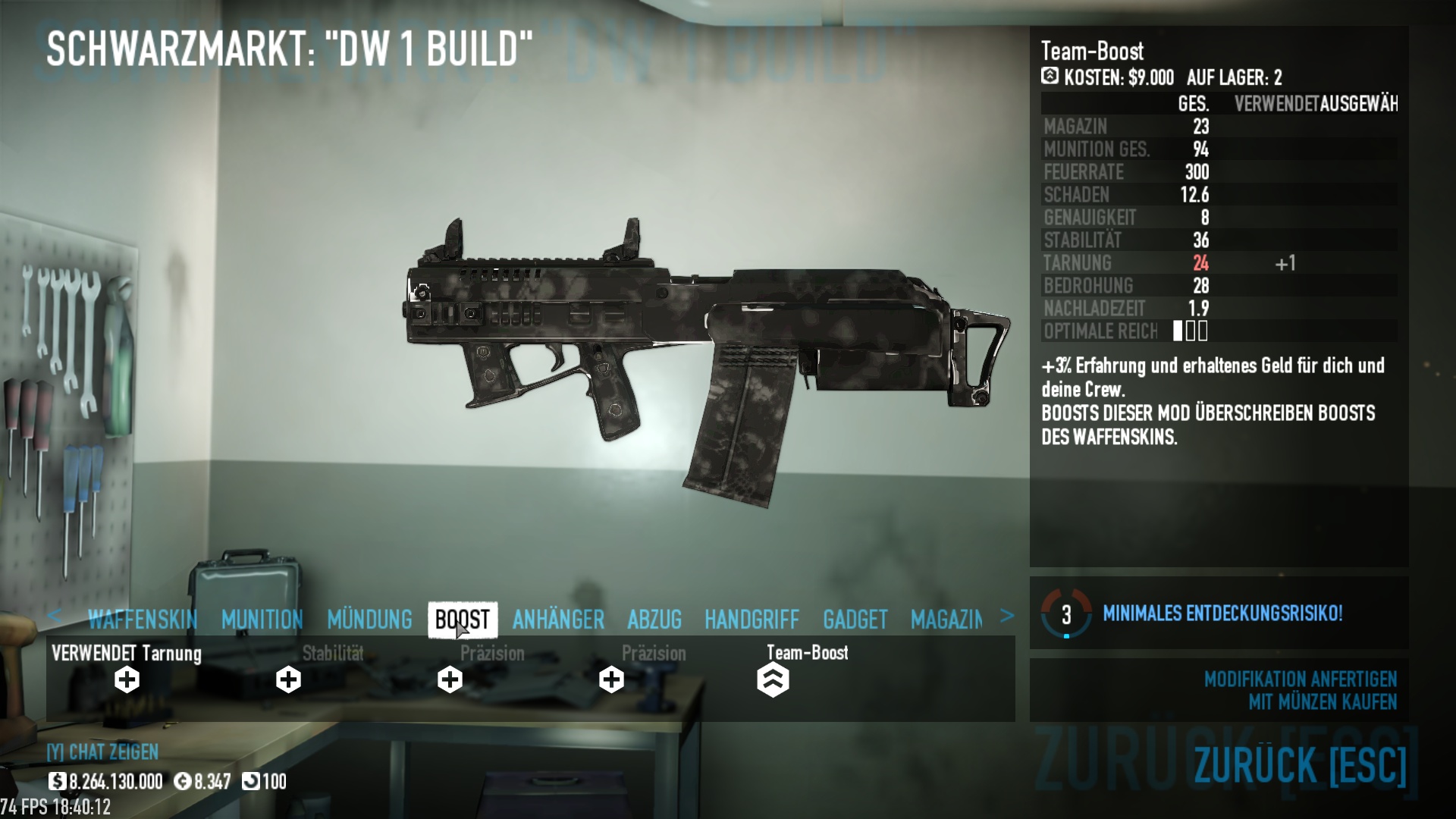
Task: Click Modifikation anfertigen
Action: 1300,679
